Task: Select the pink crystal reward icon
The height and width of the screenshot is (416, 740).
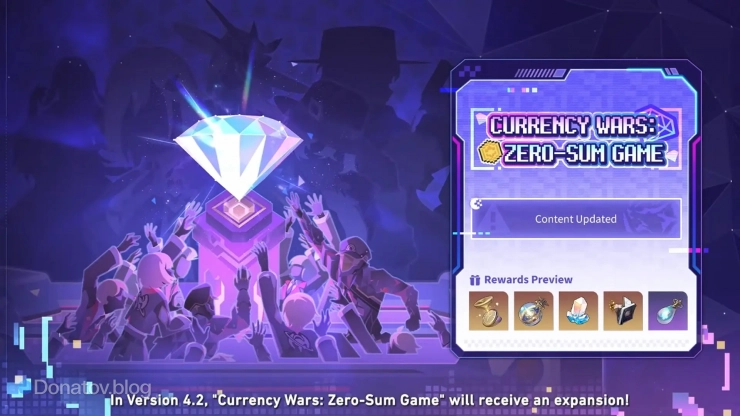Action: 578,310
